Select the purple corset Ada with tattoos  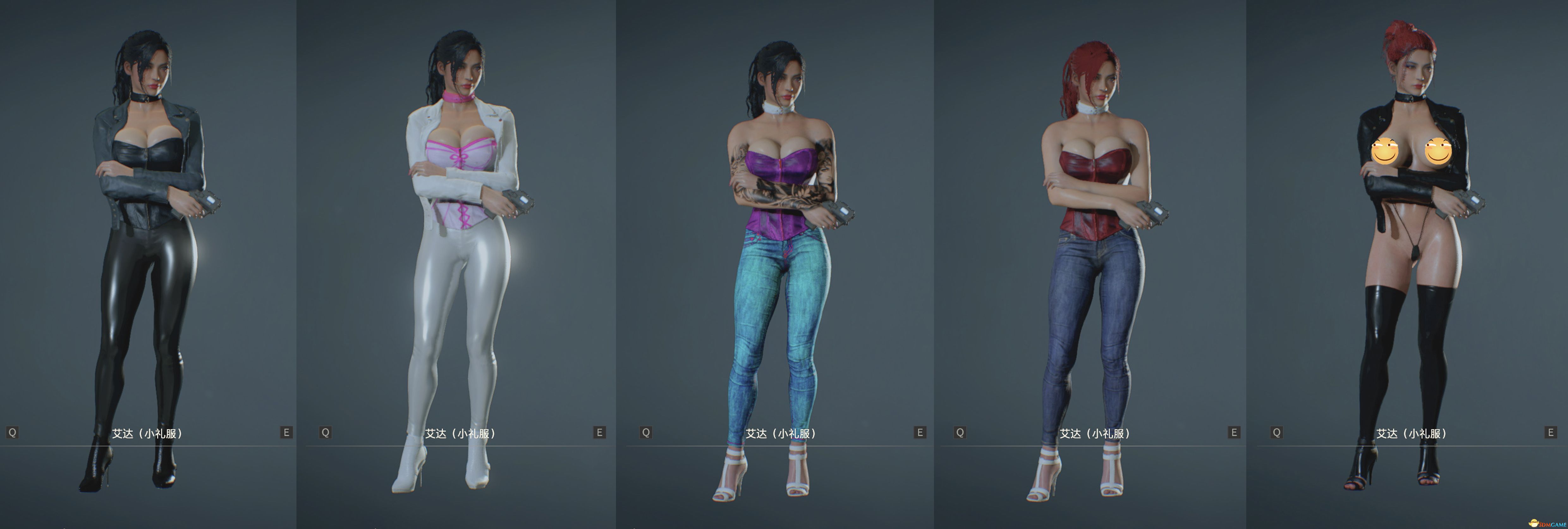coord(782,243)
